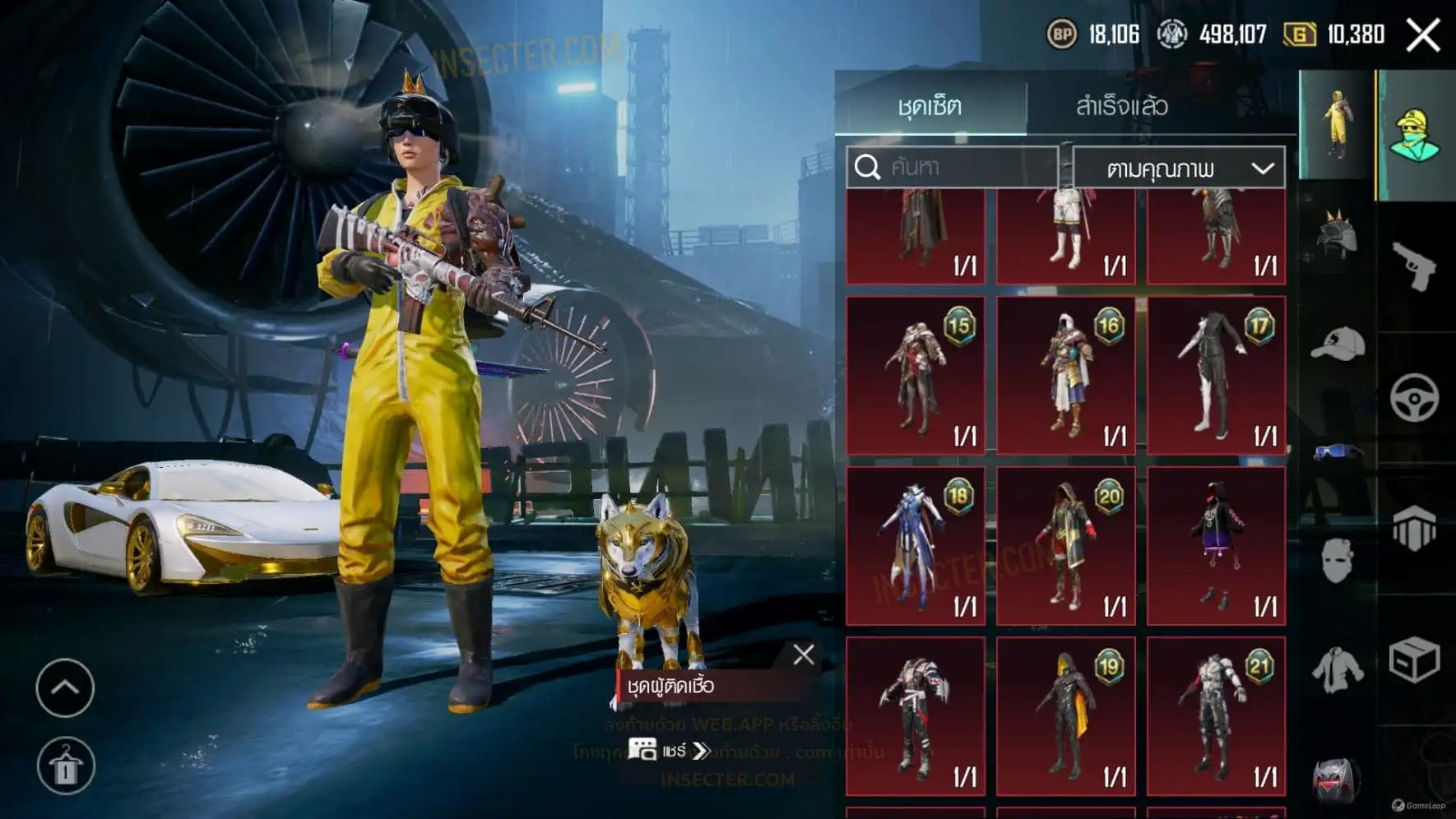
Task: Show the cap headwear category
Action: click(1336, 344)
